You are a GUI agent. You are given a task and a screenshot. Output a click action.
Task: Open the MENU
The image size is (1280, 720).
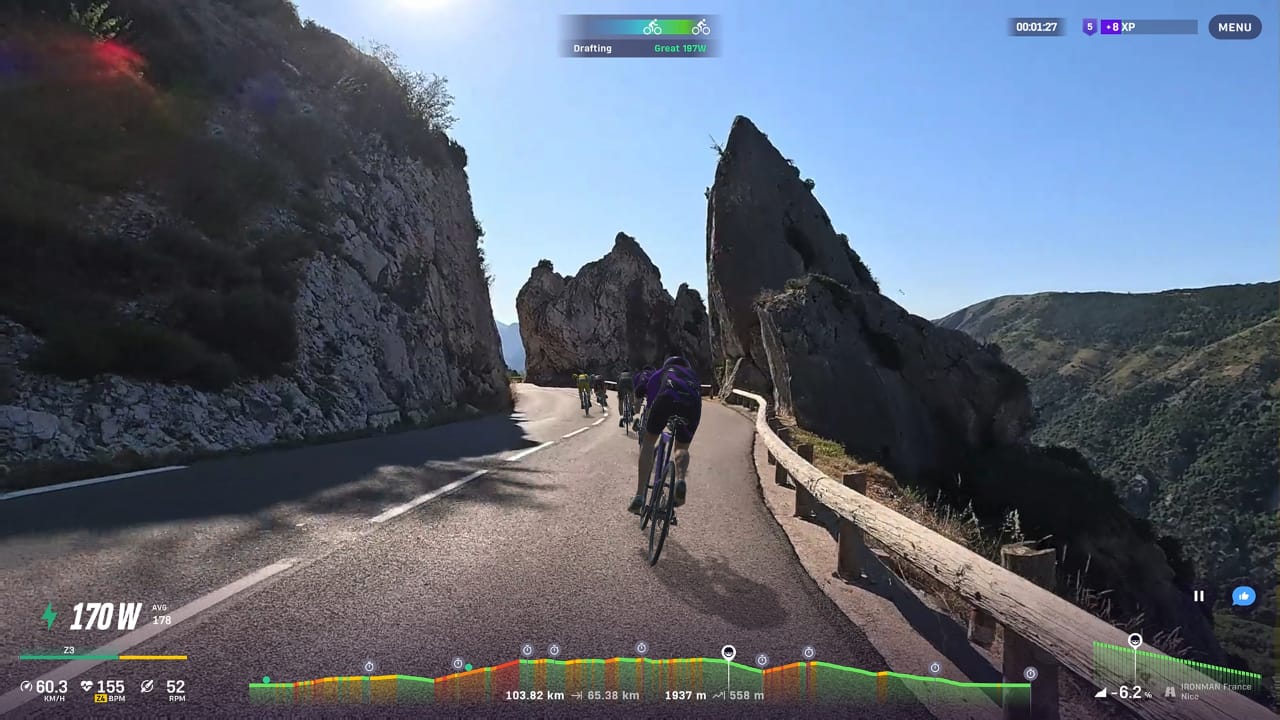click(1235, 27)
